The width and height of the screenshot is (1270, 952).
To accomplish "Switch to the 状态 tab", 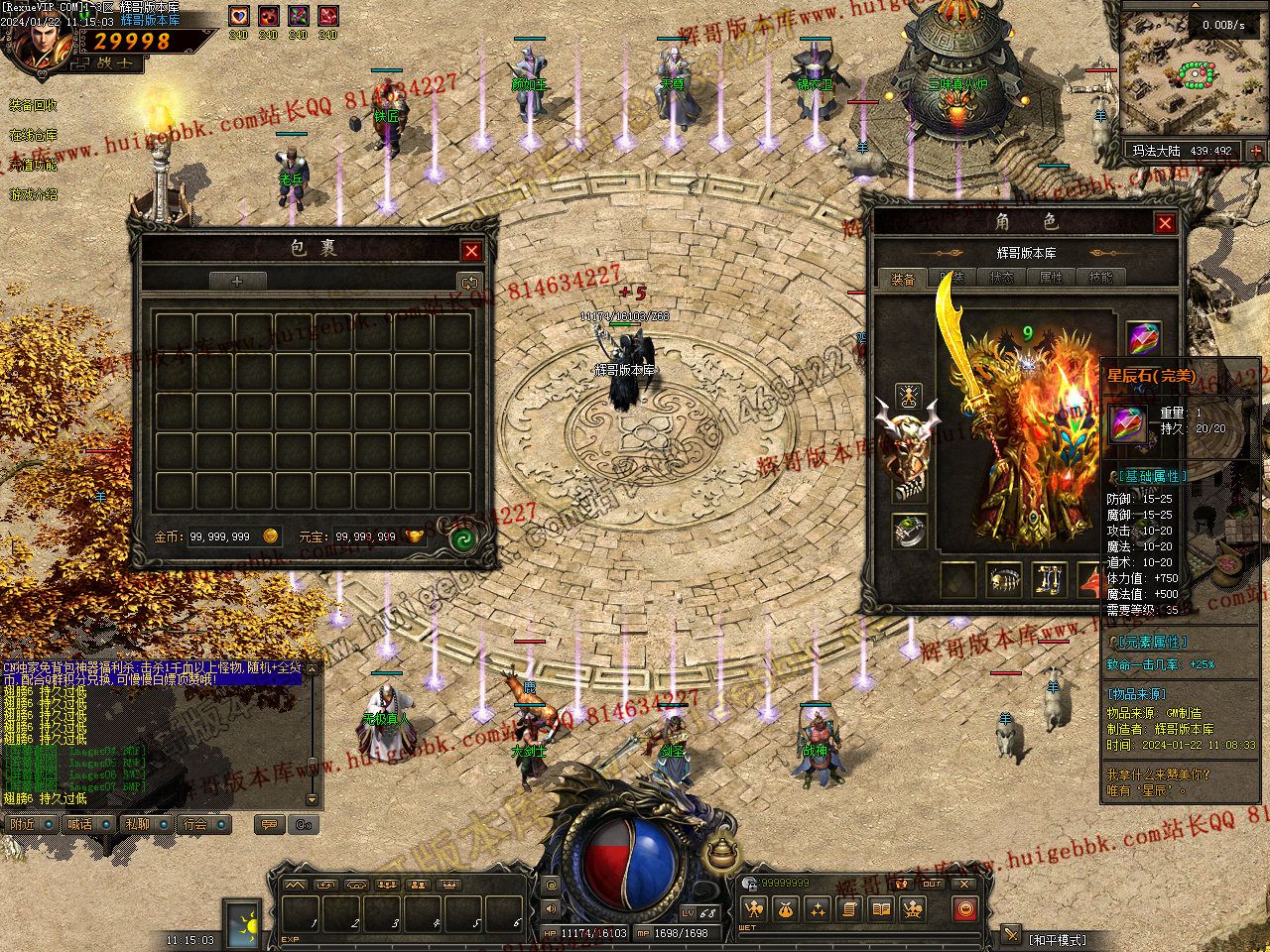I will tap(1001, 279).
